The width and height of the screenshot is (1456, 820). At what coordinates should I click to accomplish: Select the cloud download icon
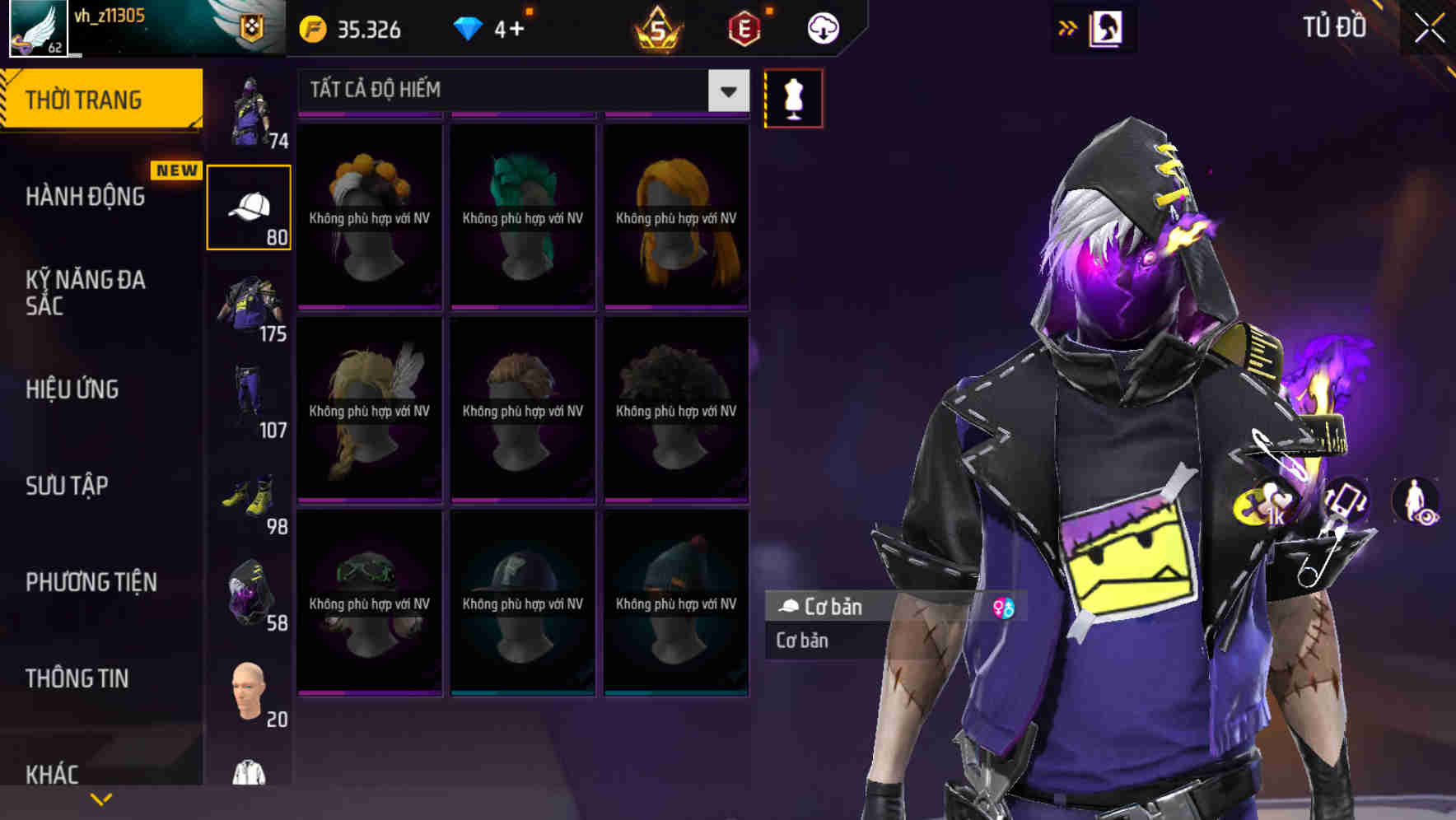point(821,27)
